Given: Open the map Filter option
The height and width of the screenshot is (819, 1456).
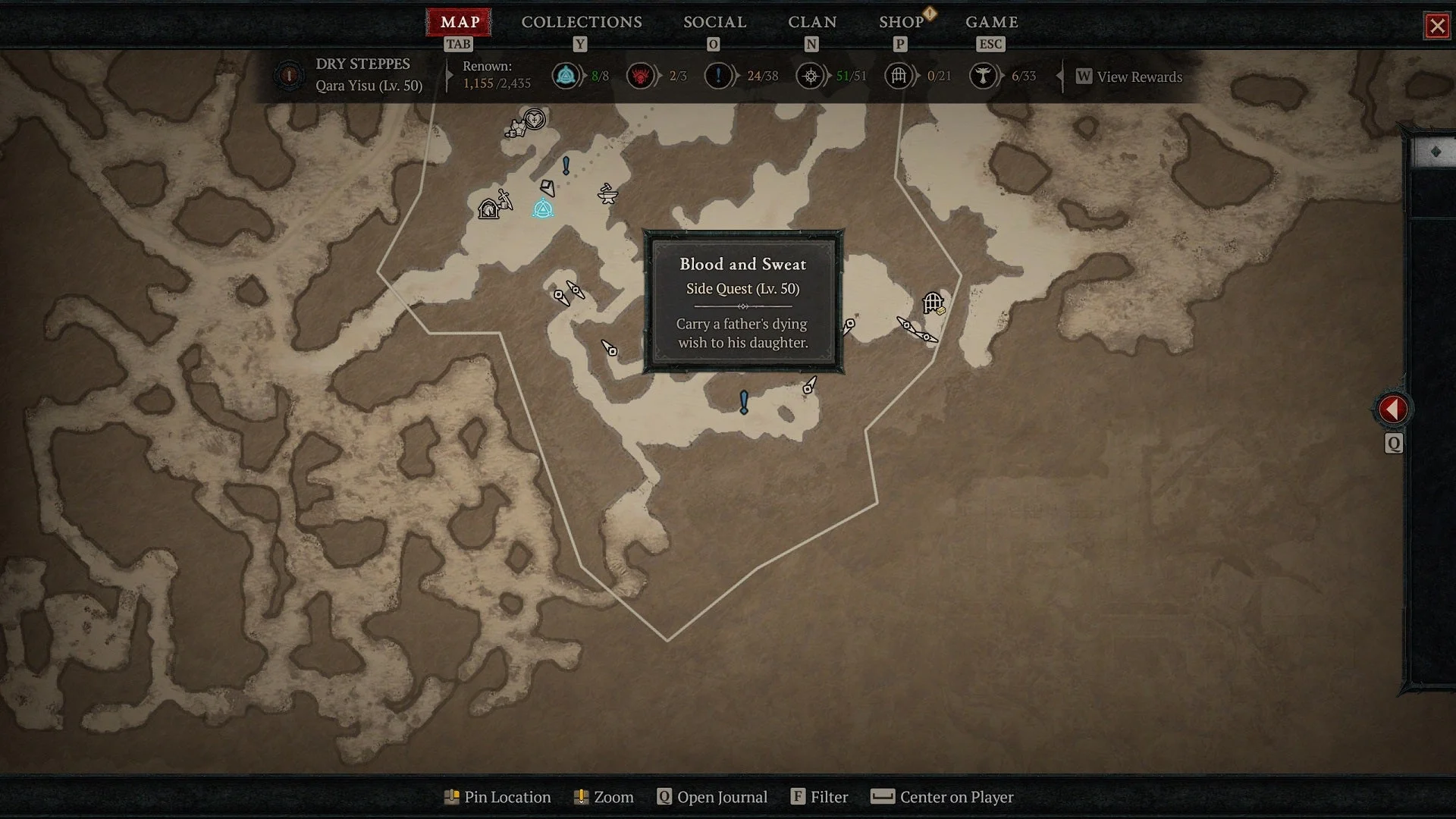Looking at the screenshot, I should [819, 797].
